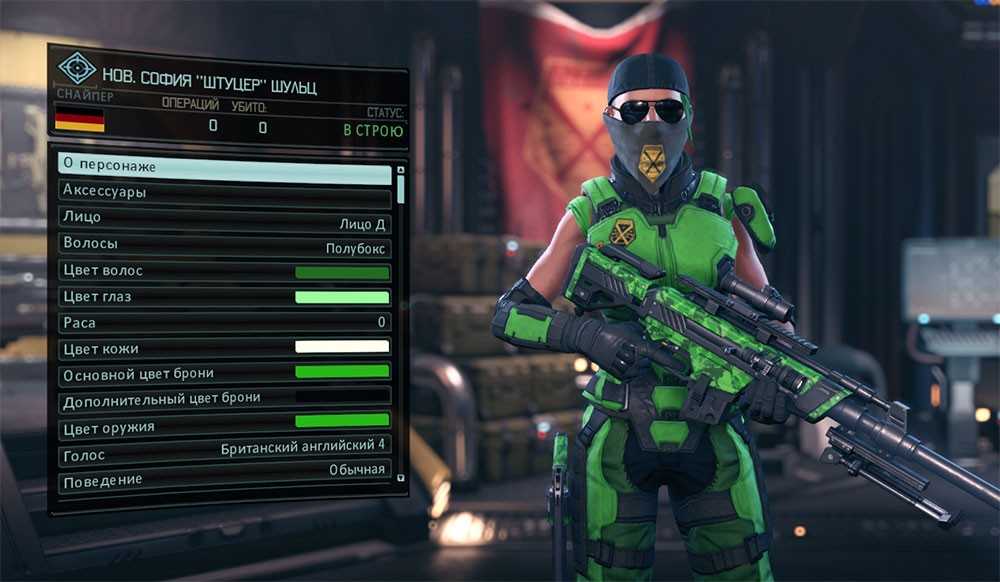Viewport: 1000px width, 582px height.
Task: Click the scroll-down arrow of the list
Action: [x=401, y=478]
